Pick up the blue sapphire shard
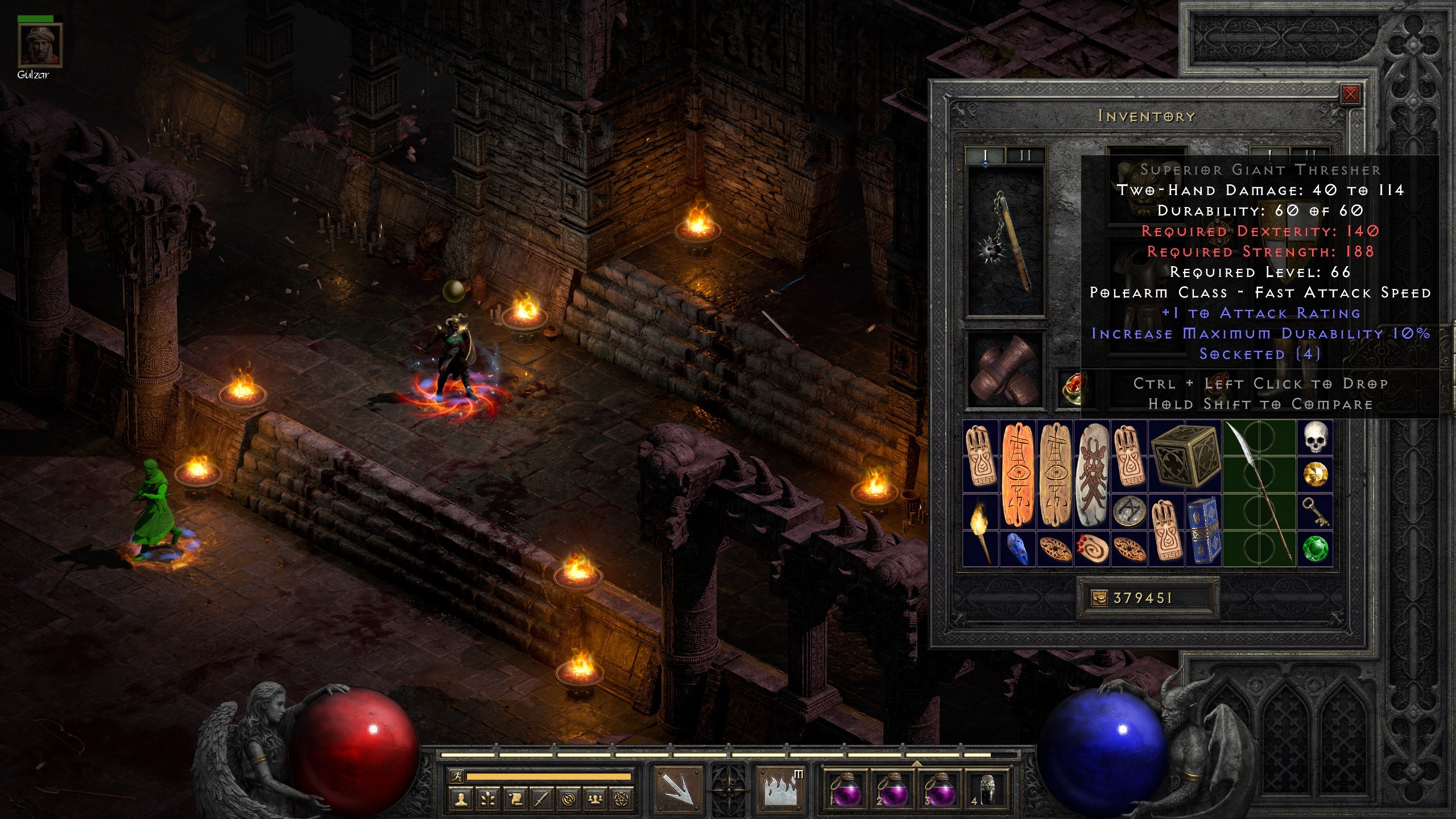This screenshot has width=1456, height=819. tap(1017, 548)
